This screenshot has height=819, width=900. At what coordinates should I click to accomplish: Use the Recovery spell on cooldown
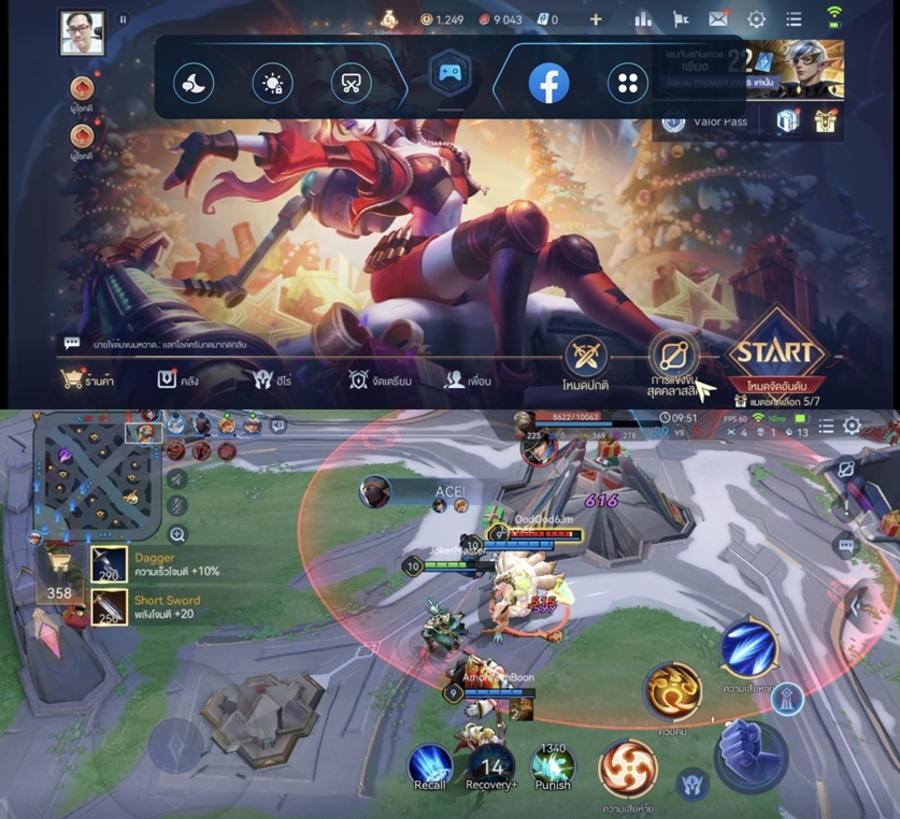tap(491, 768)
